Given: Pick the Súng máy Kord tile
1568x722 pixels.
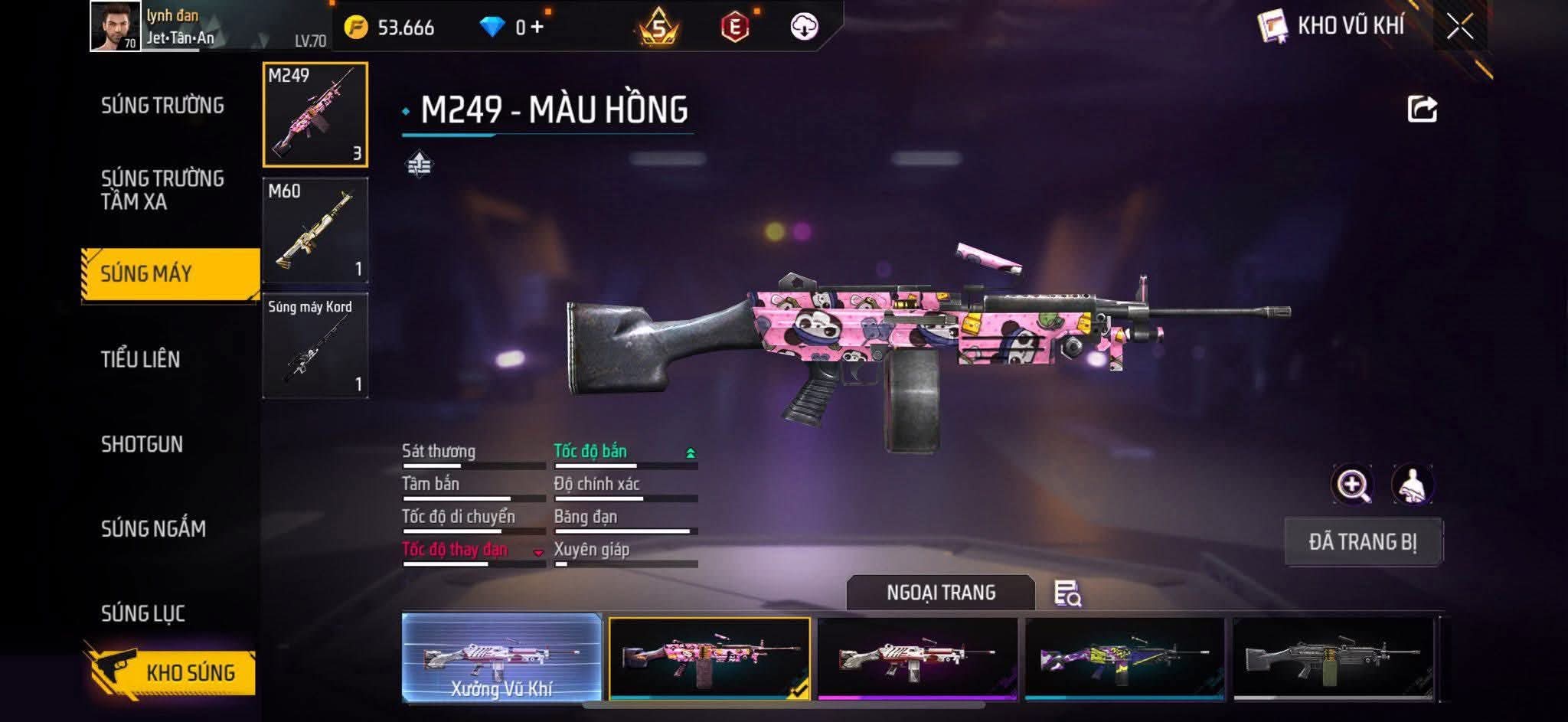Looking at the screenshot, I should click(315, 346).
